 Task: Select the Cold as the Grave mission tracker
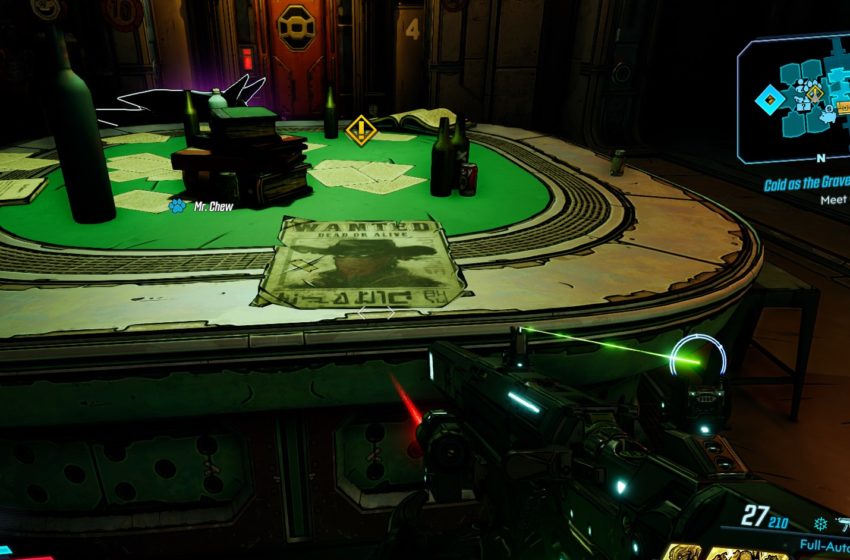coord(807,185)
